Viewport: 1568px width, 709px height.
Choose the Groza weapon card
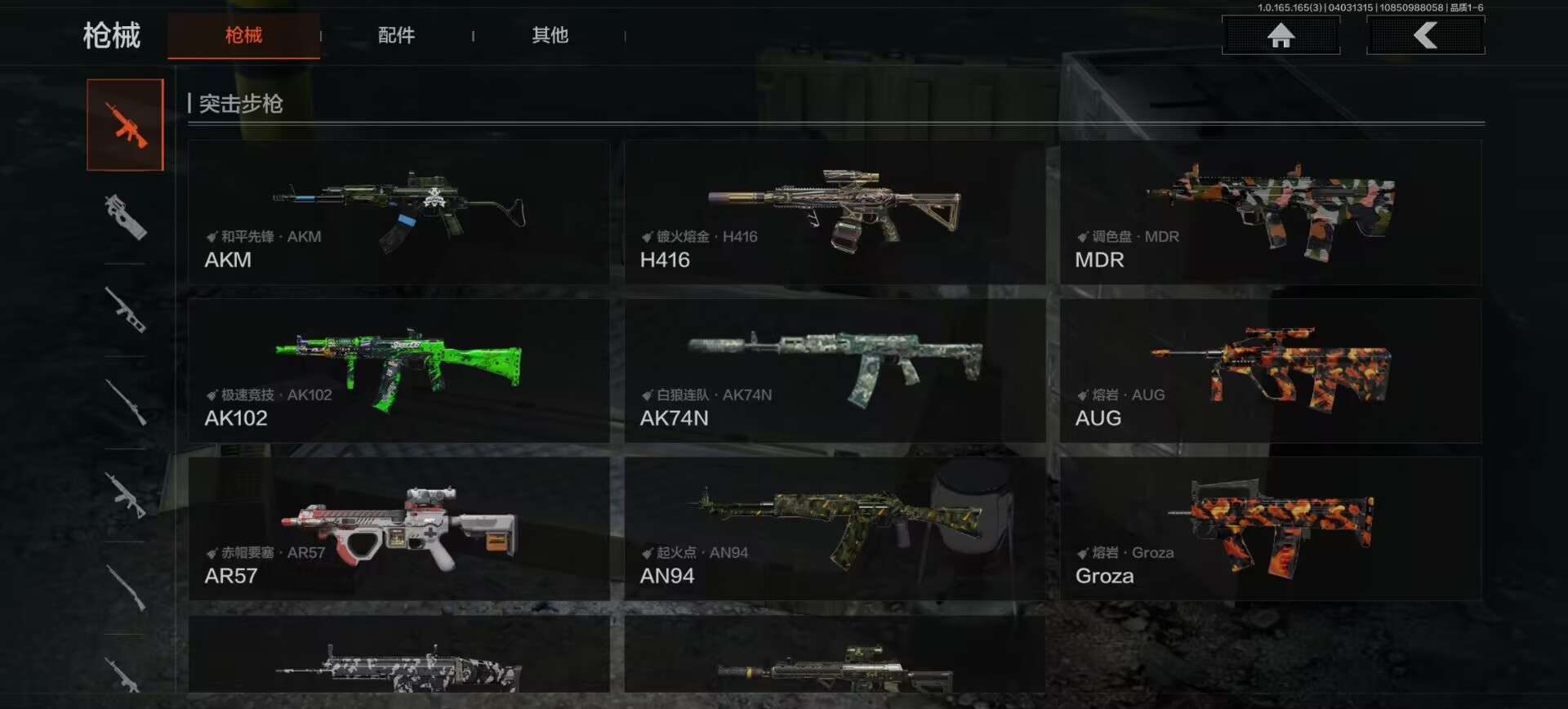[x=1270, y=528]
